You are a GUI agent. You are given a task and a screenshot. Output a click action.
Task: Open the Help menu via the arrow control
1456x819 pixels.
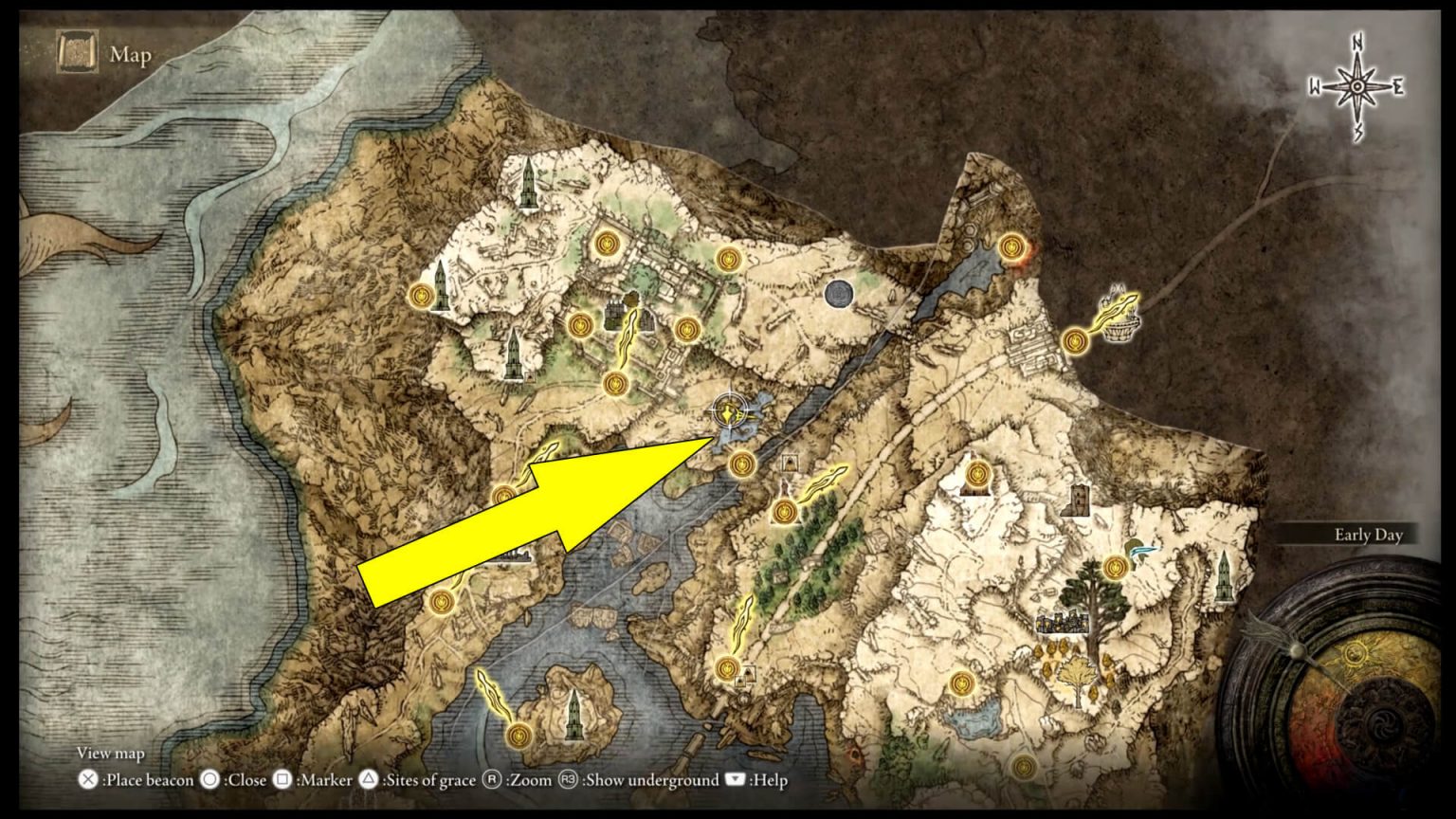tap(736, 781)
